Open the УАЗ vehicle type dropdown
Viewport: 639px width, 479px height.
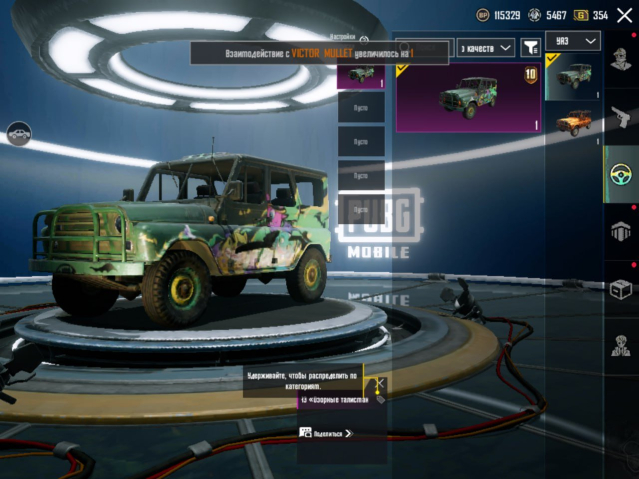(574, 40)
